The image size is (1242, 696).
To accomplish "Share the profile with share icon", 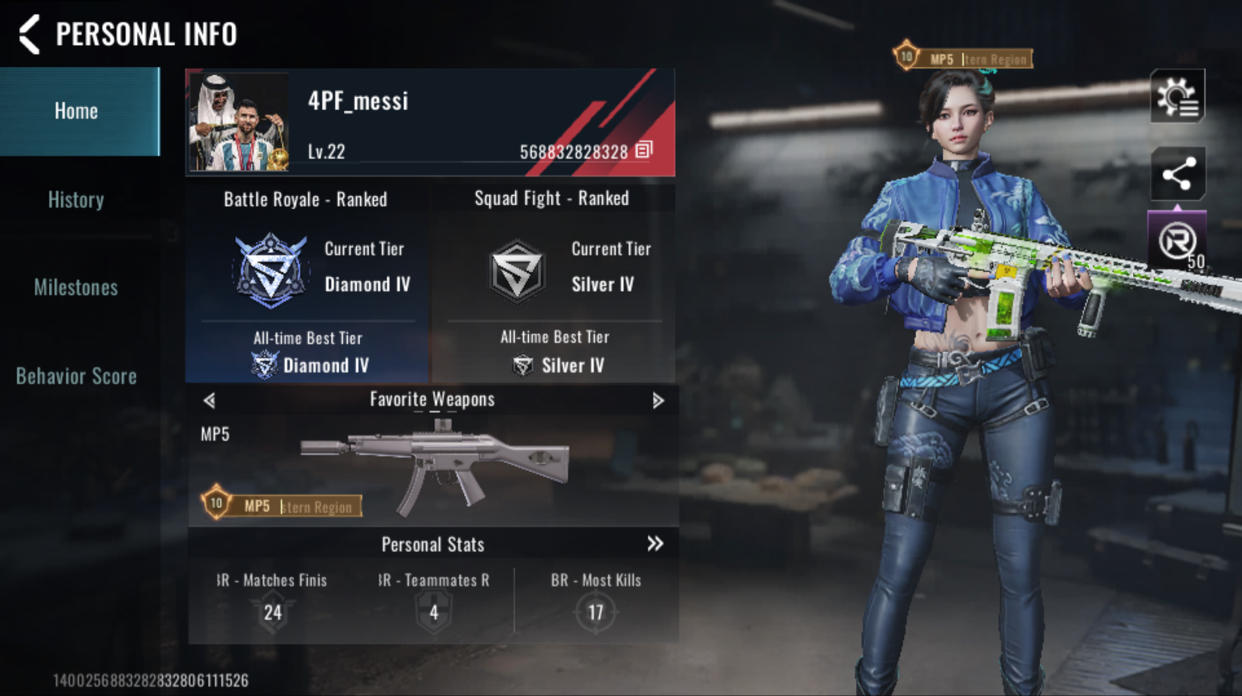I will click(x=1177, y=176).
